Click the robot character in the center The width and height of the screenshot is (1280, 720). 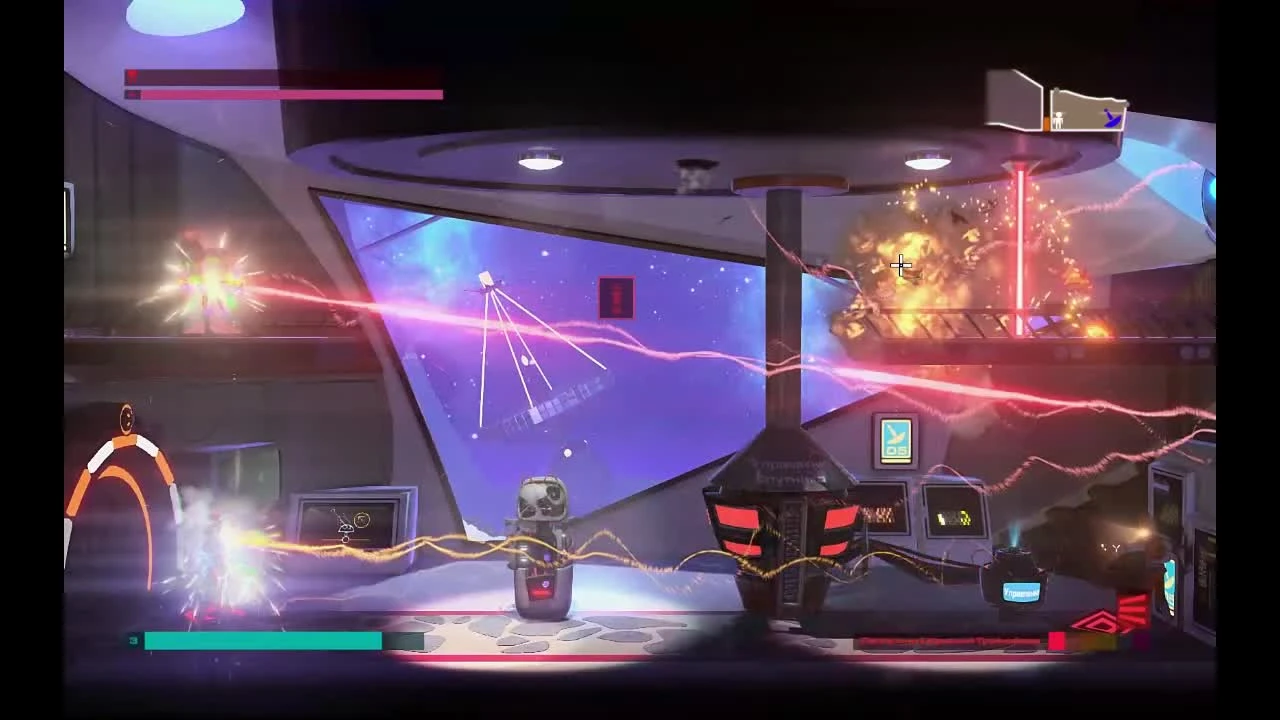click(x=540, y=545)
